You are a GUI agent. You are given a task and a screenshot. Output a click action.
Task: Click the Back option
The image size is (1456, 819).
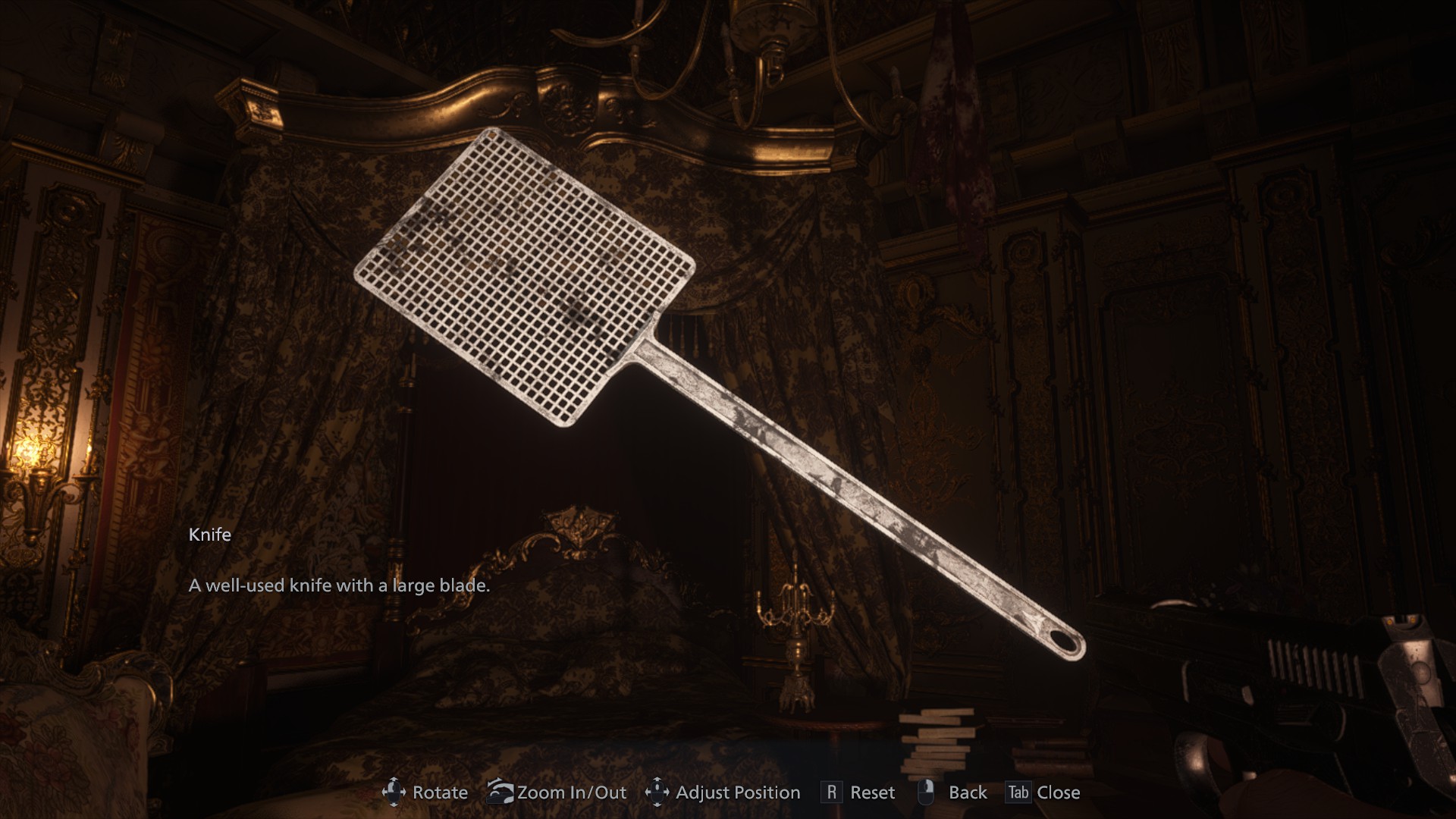click(968, 792)
